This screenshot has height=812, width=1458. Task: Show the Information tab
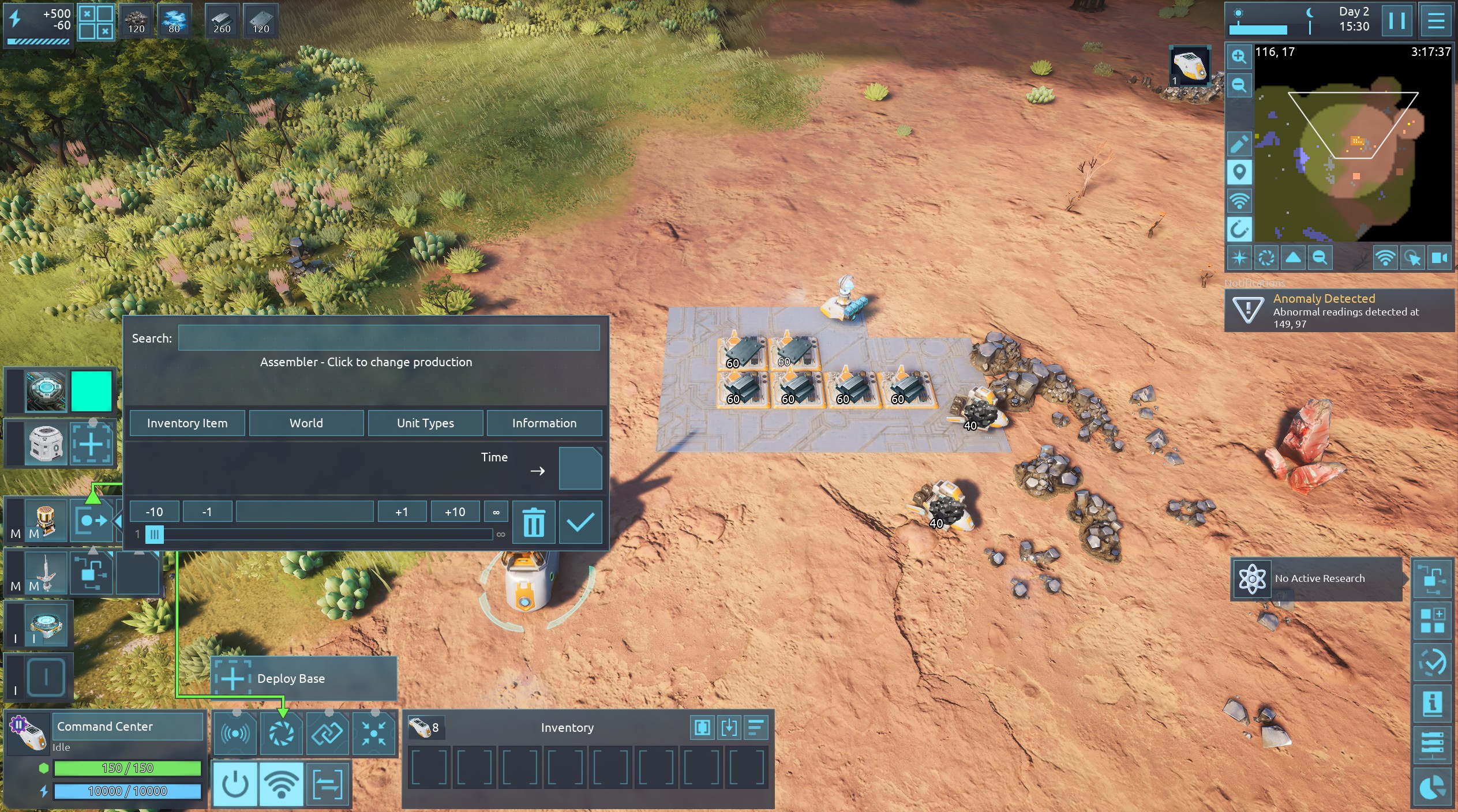[544, 423]
